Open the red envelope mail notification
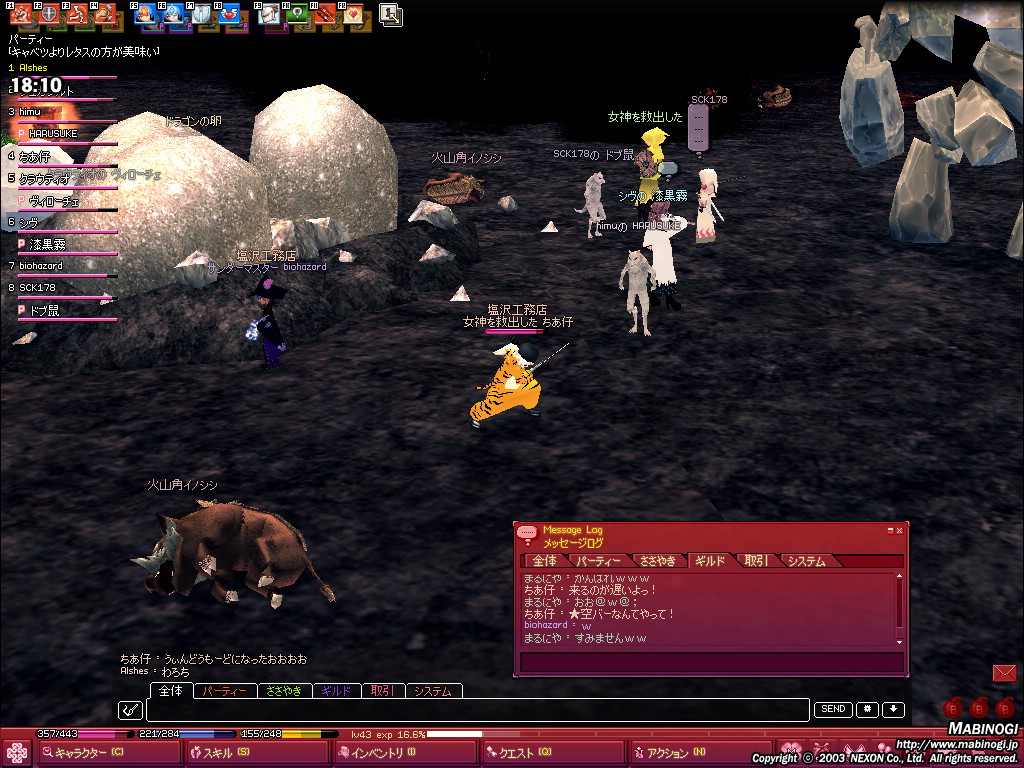Image resolution: width=1024 pixels, height=768 pixels. click(x=1004, y=673)
